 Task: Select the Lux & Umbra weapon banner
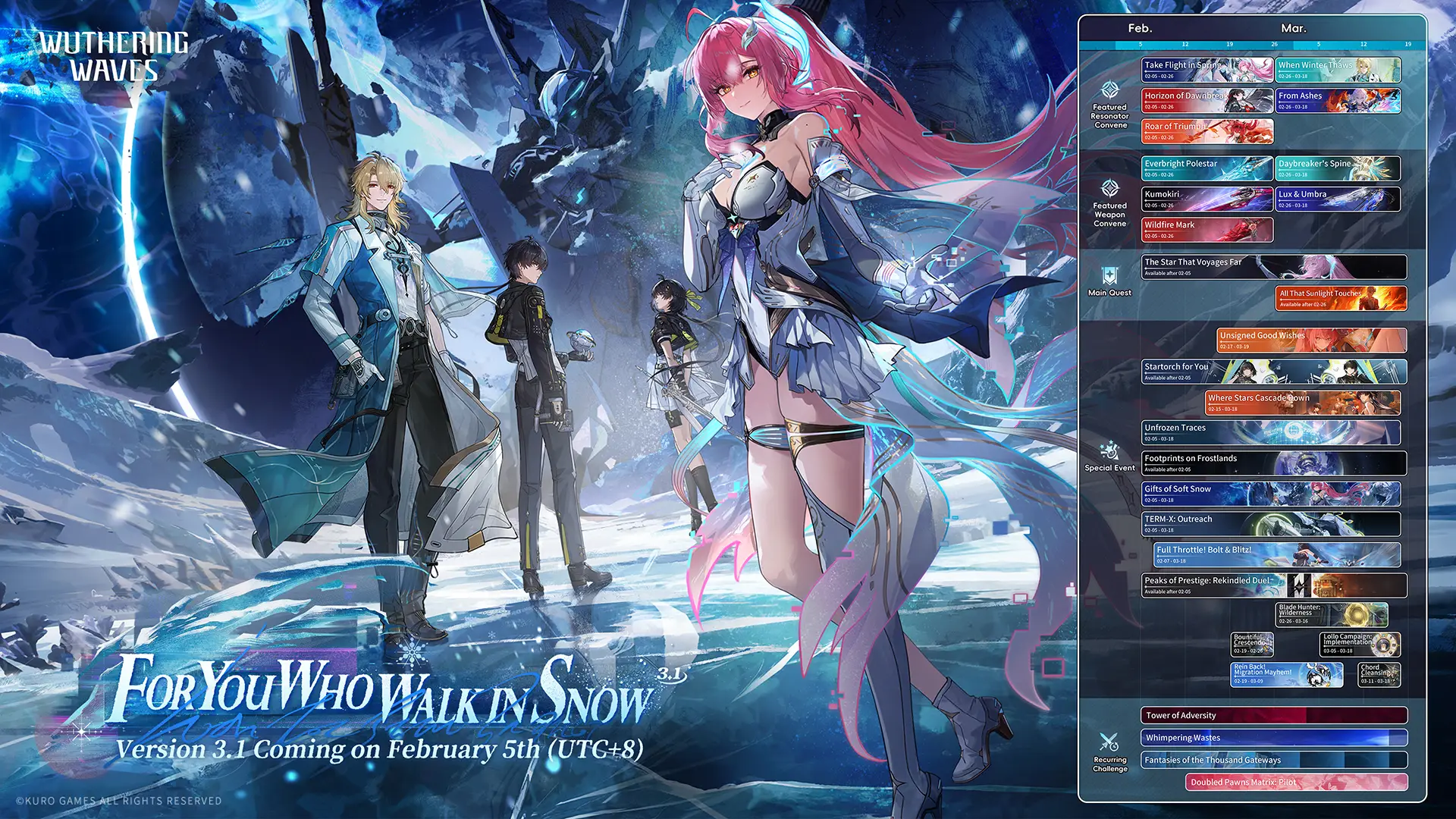[x=1338, y=199]
